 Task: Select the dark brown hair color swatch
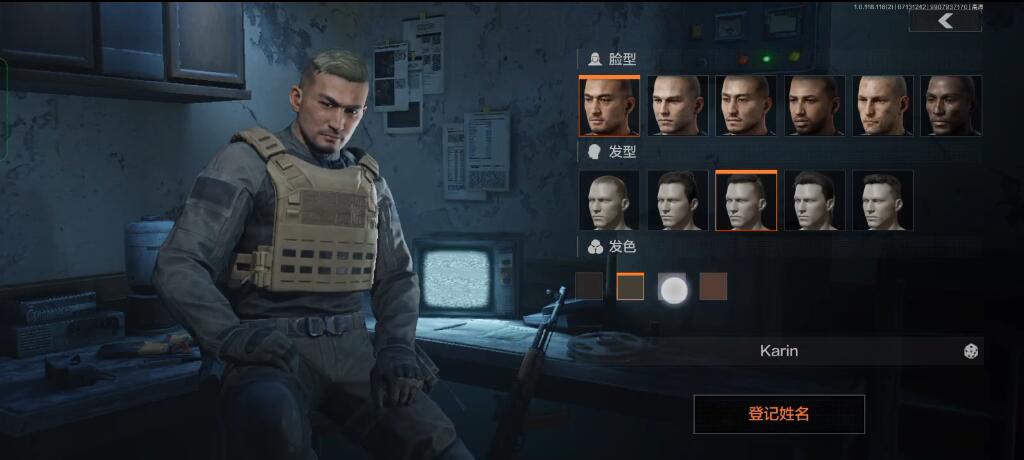(589, 287)
